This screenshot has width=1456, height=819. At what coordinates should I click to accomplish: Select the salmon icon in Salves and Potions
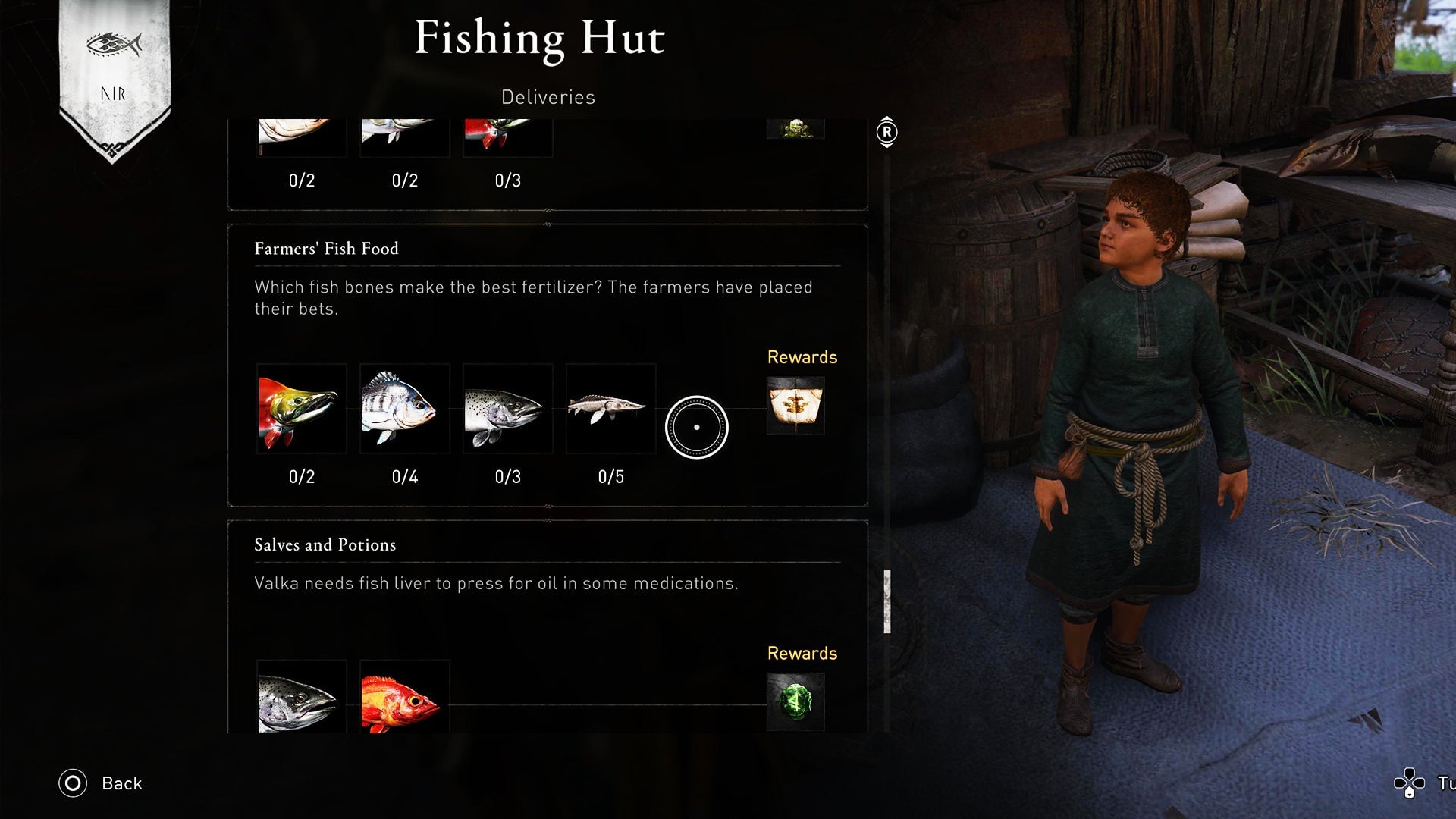[301, 698]
